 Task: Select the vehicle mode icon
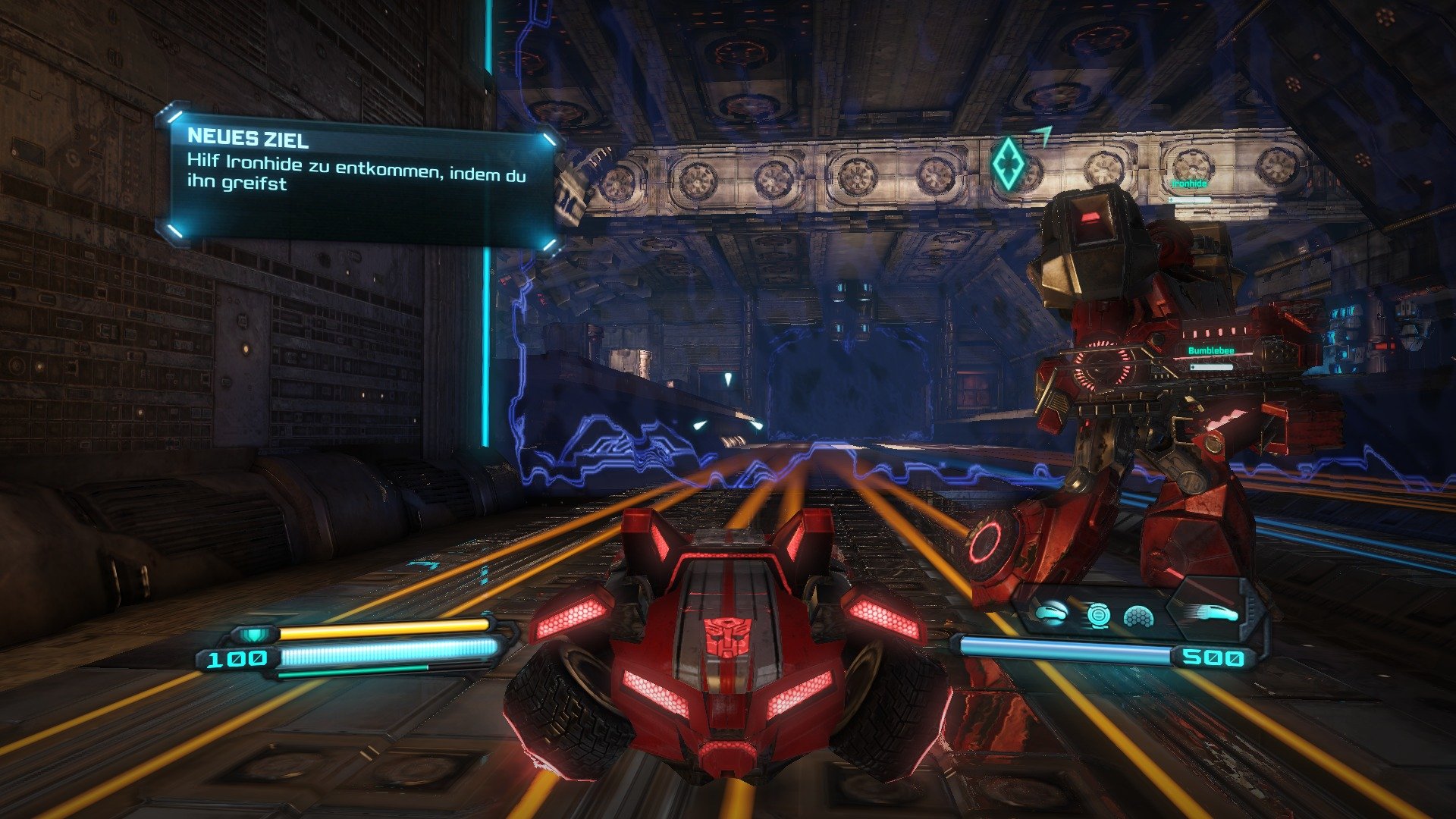pos(1050,614)
